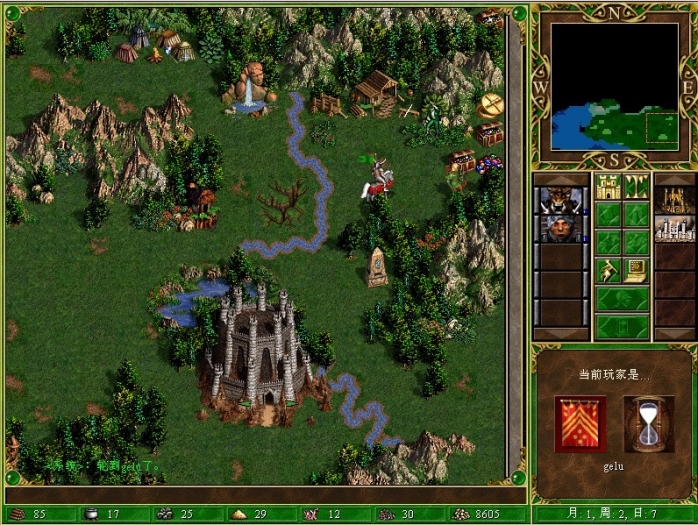Toggle the underground view button
698x525 pixels.
(637, 186)
